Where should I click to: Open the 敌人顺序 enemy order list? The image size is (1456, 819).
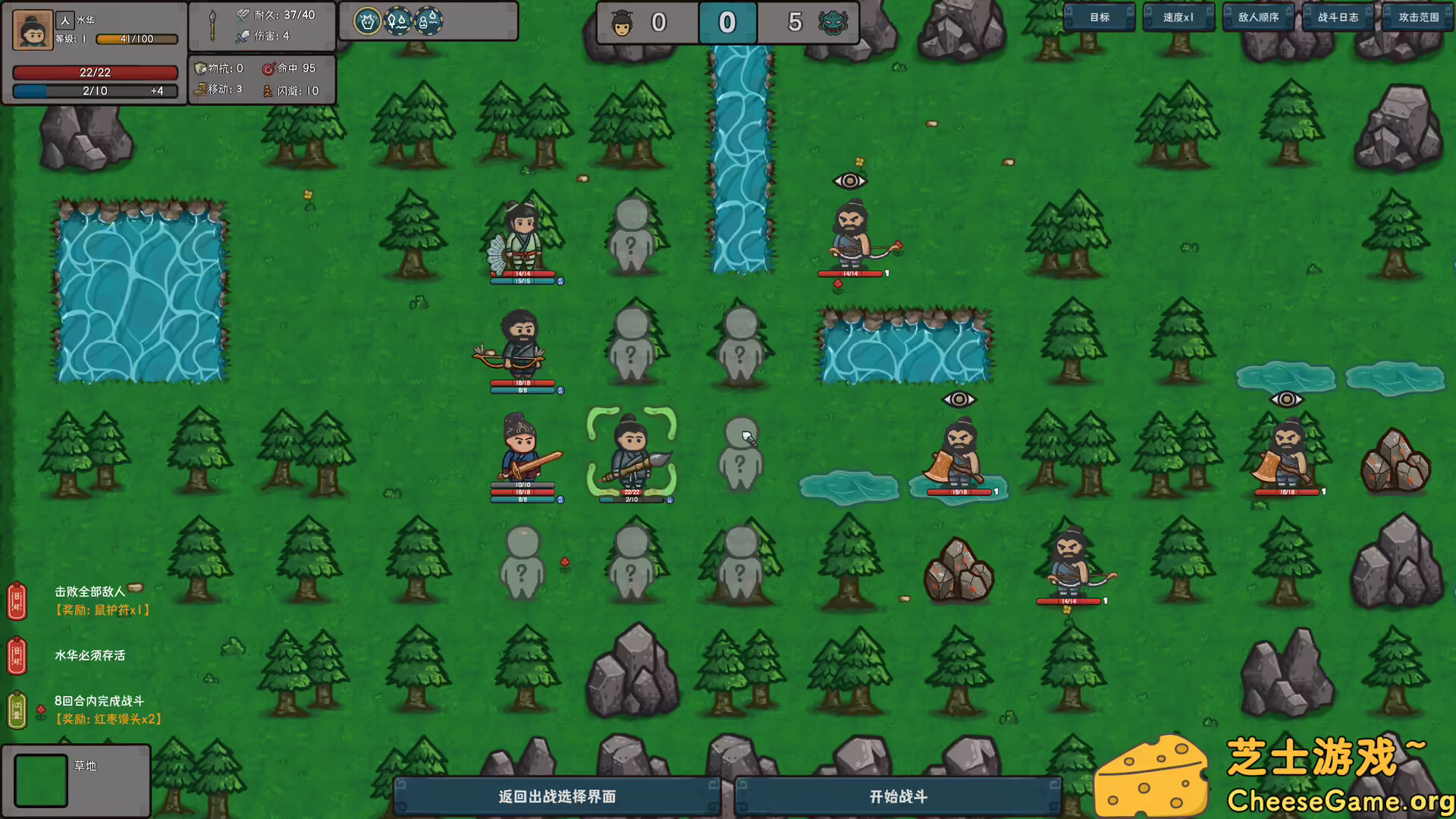(1257, 17)
